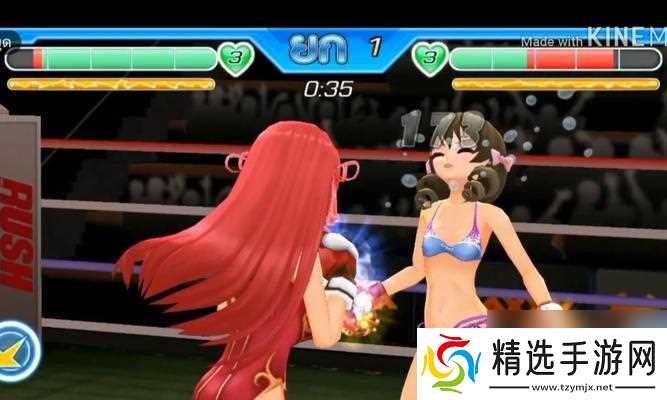Tap the blue round yellow-arrow button
The width and height of the screenshot is (667, 400).
[x=14, y=351]
